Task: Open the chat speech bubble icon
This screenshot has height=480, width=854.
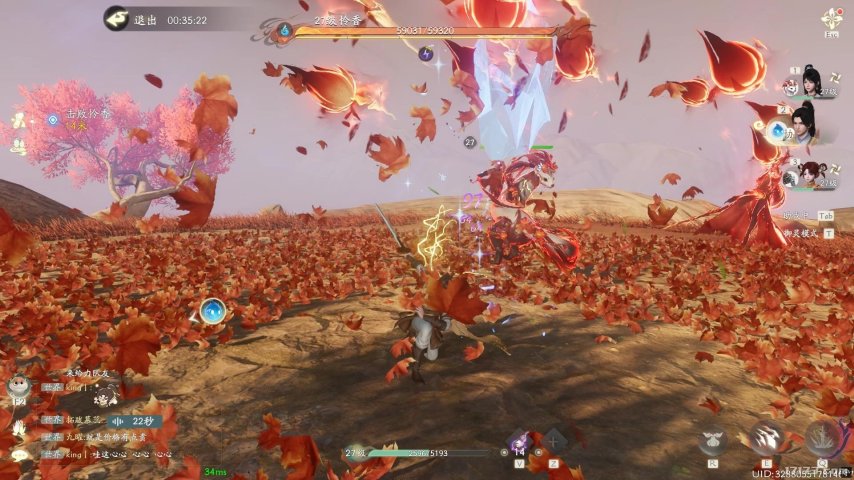Action: (x=18, y=455)
